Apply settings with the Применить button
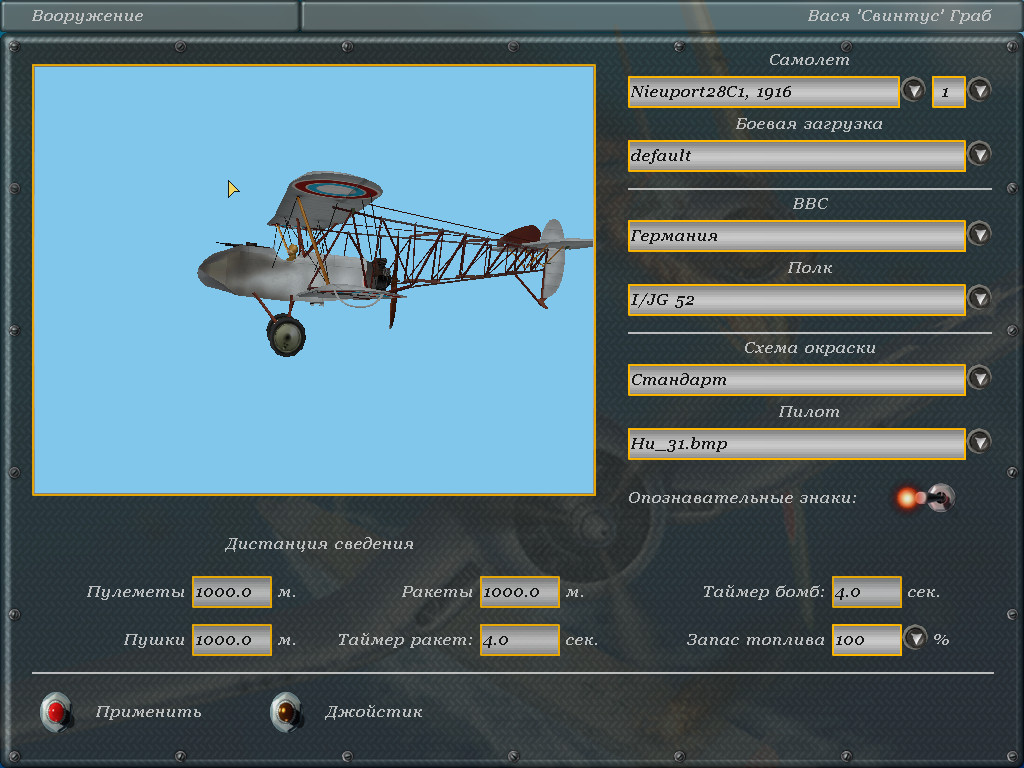The width and height of the screenshot is (1024, 768). (x=57, y=712)
